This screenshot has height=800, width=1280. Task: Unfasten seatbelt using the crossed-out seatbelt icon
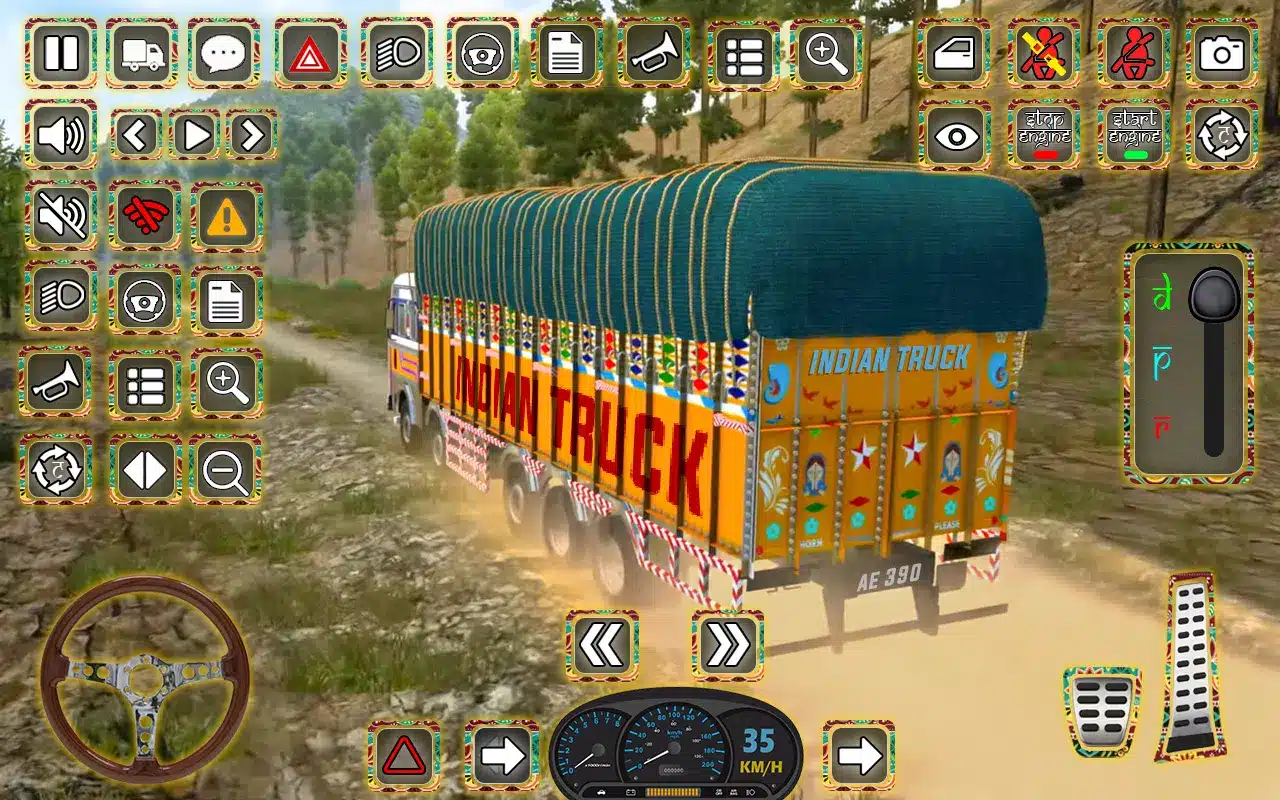(1044, 53)
